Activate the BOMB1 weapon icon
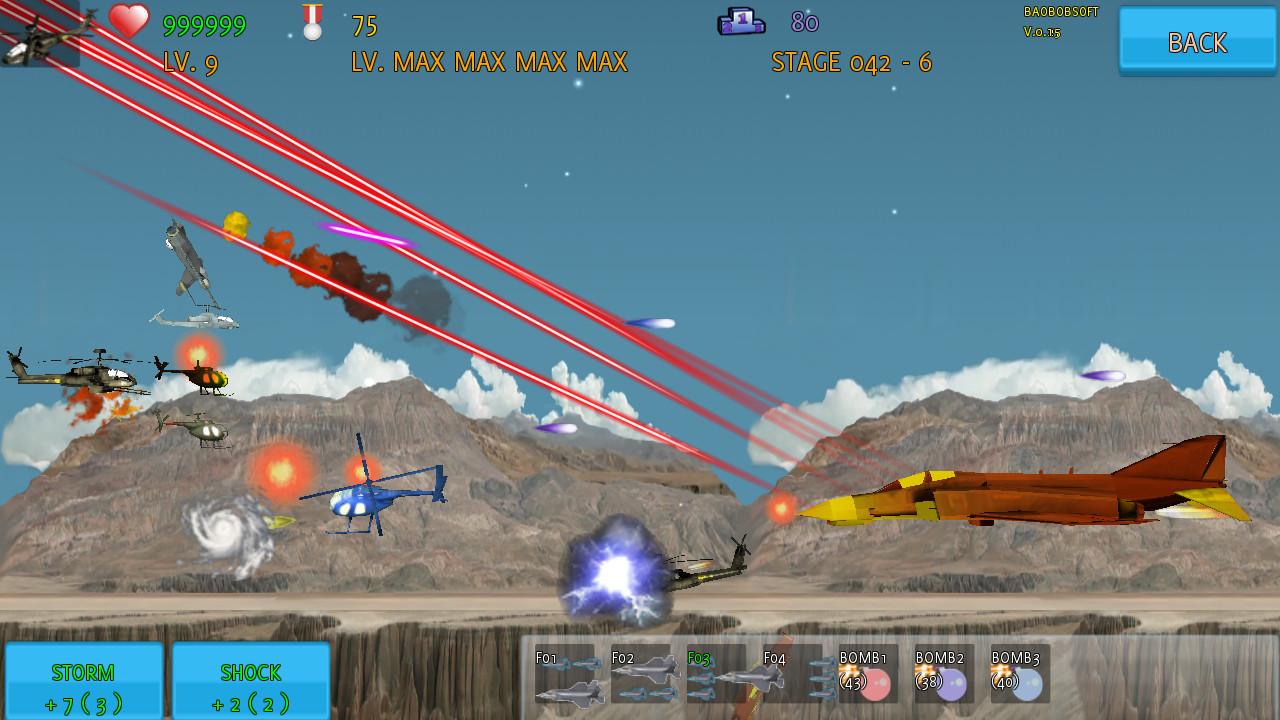Viewport: 1280px width, 720px height. pyautogui.click(x=869, y=675)
